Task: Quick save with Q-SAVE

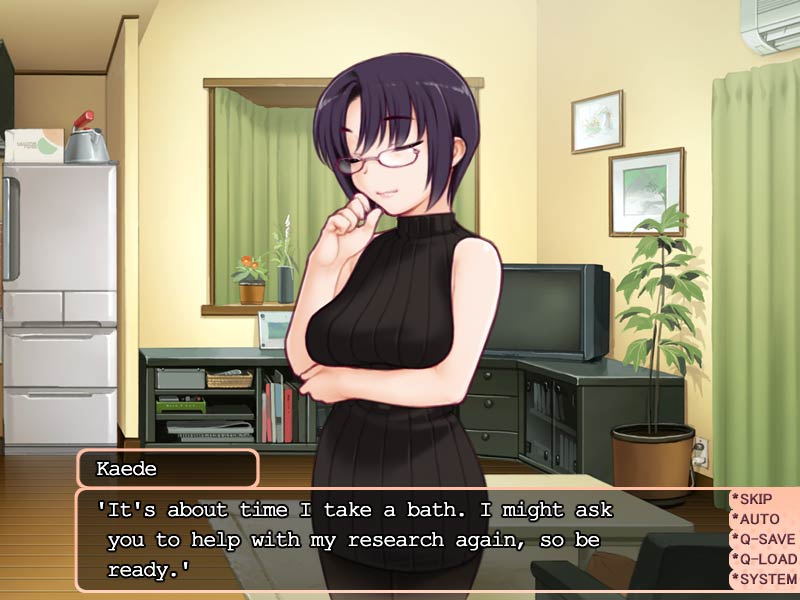Action: click(766, 539)
